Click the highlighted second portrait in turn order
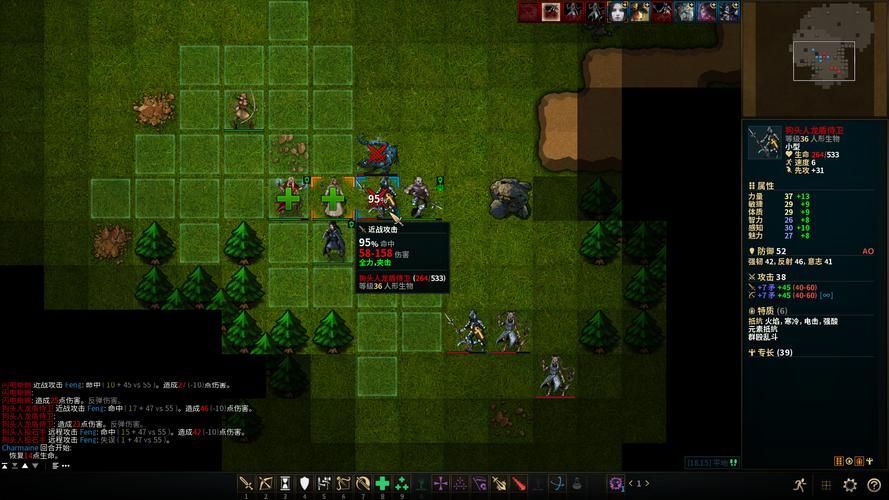The height and width of the screenshot is (500, 889). coord(550,11)
